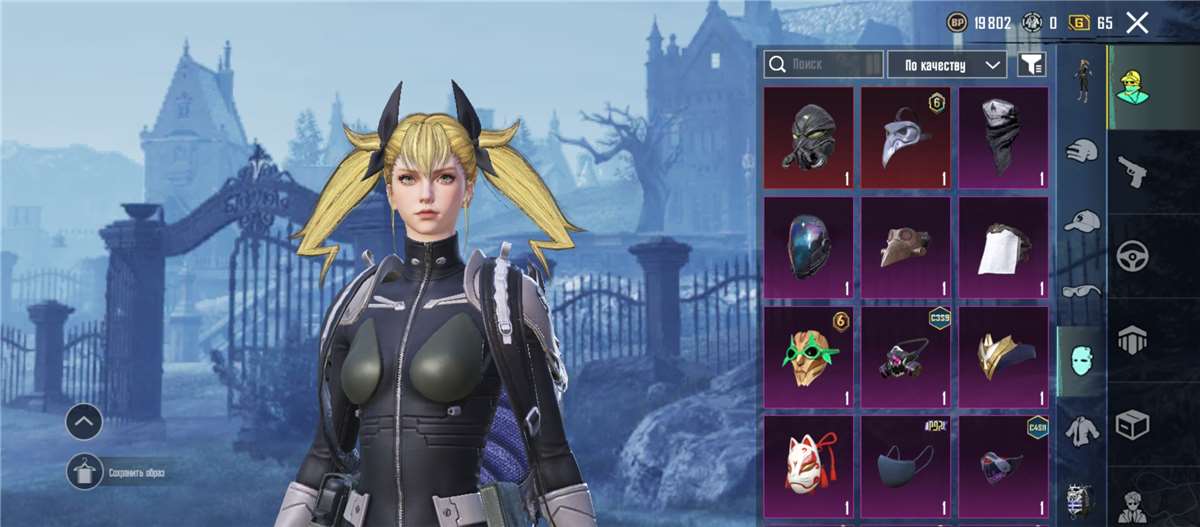Open the filter funnel button
1200x527 pixels.
pos(1031,65)
